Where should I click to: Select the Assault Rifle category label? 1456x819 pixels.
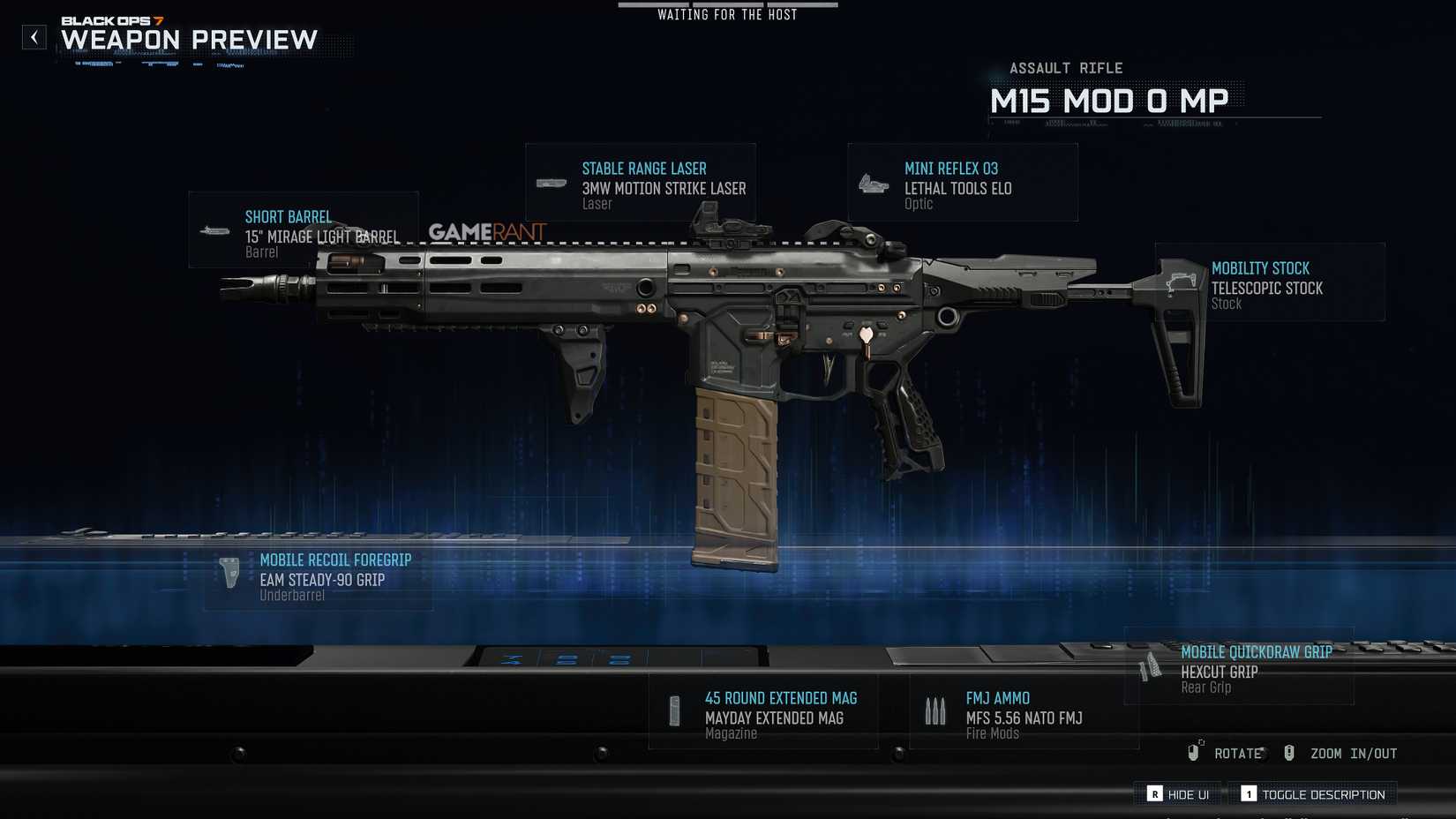[x=1068, y=67]
